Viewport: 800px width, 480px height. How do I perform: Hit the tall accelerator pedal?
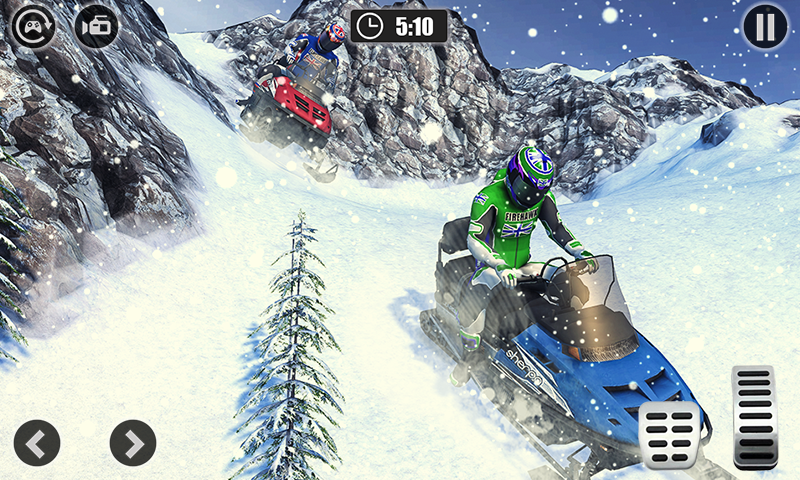(x=755, y=416)
